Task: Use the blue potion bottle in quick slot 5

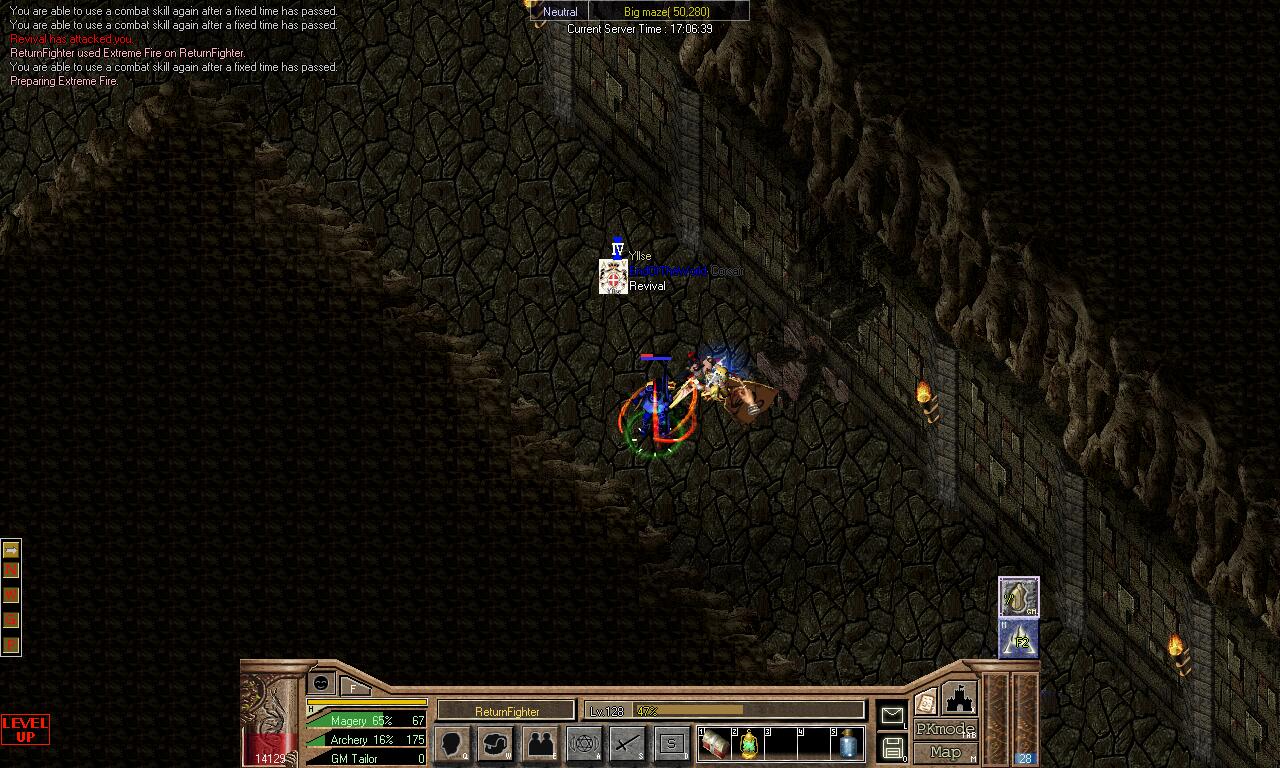Action: click(x=848, y=744)
